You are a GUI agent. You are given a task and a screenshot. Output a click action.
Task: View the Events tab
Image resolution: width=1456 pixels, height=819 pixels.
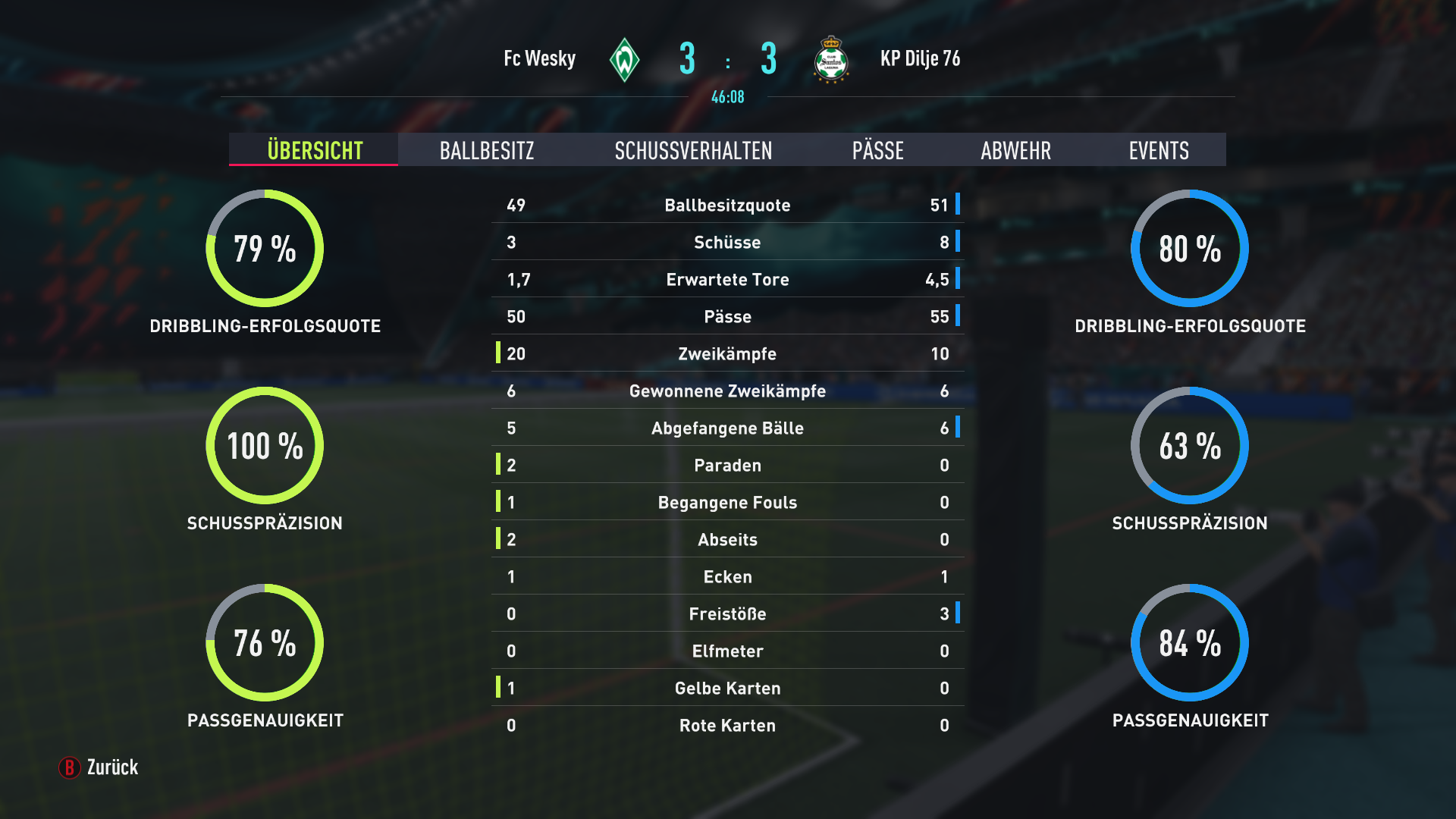pos(1158,150)
